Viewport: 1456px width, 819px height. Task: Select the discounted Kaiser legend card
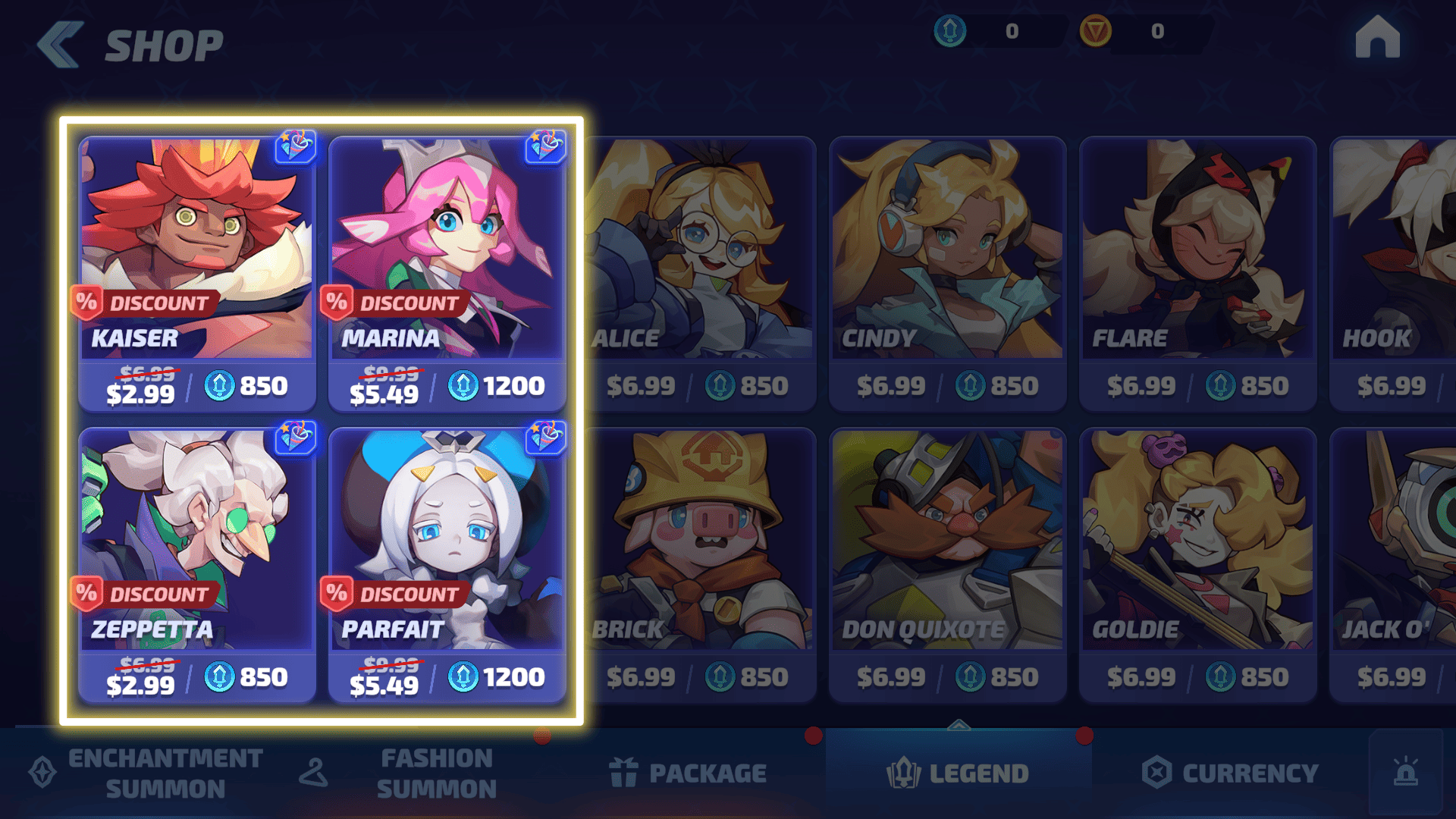[x=197, y=273]
